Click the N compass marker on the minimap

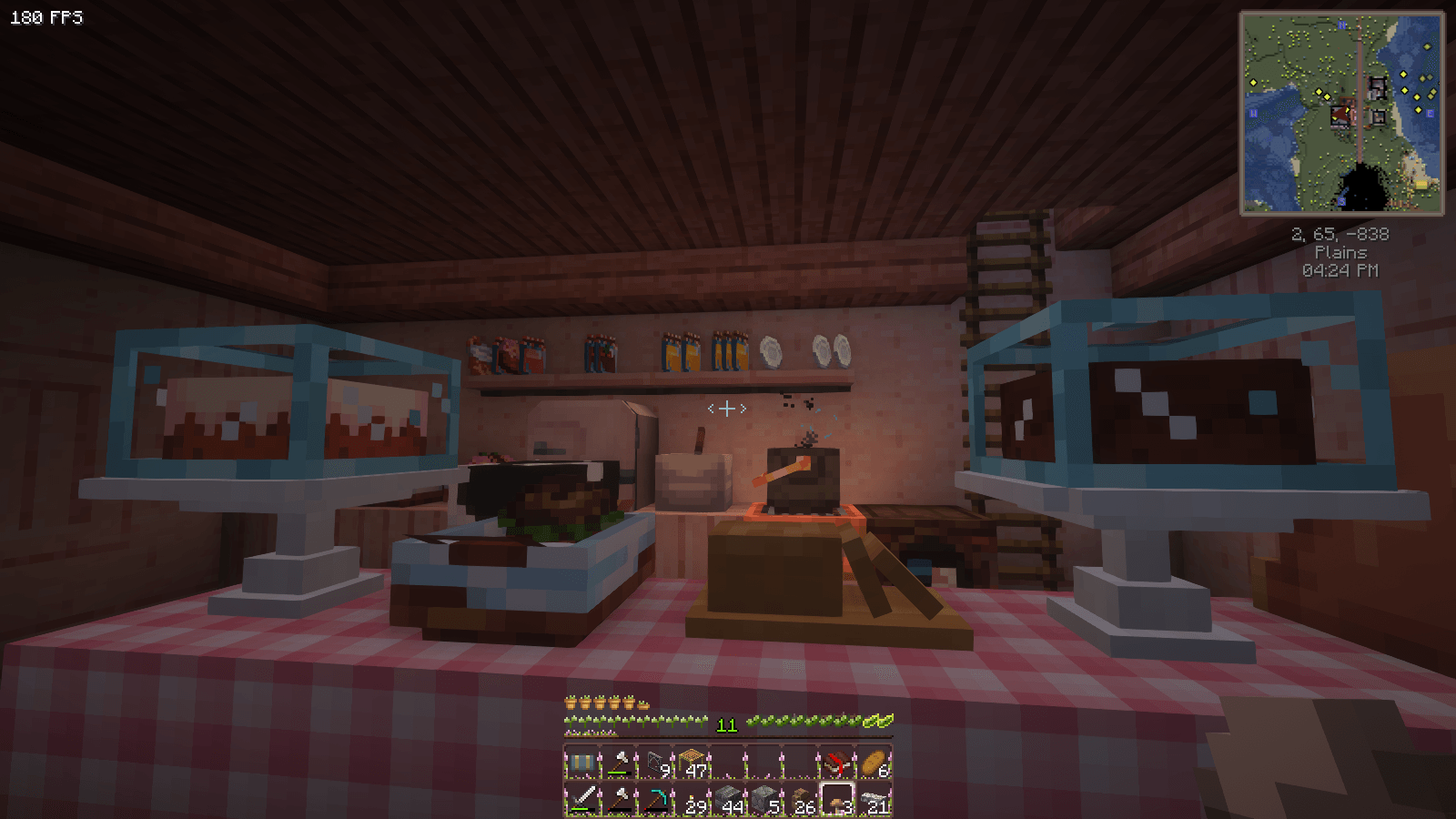(1342, 25)
